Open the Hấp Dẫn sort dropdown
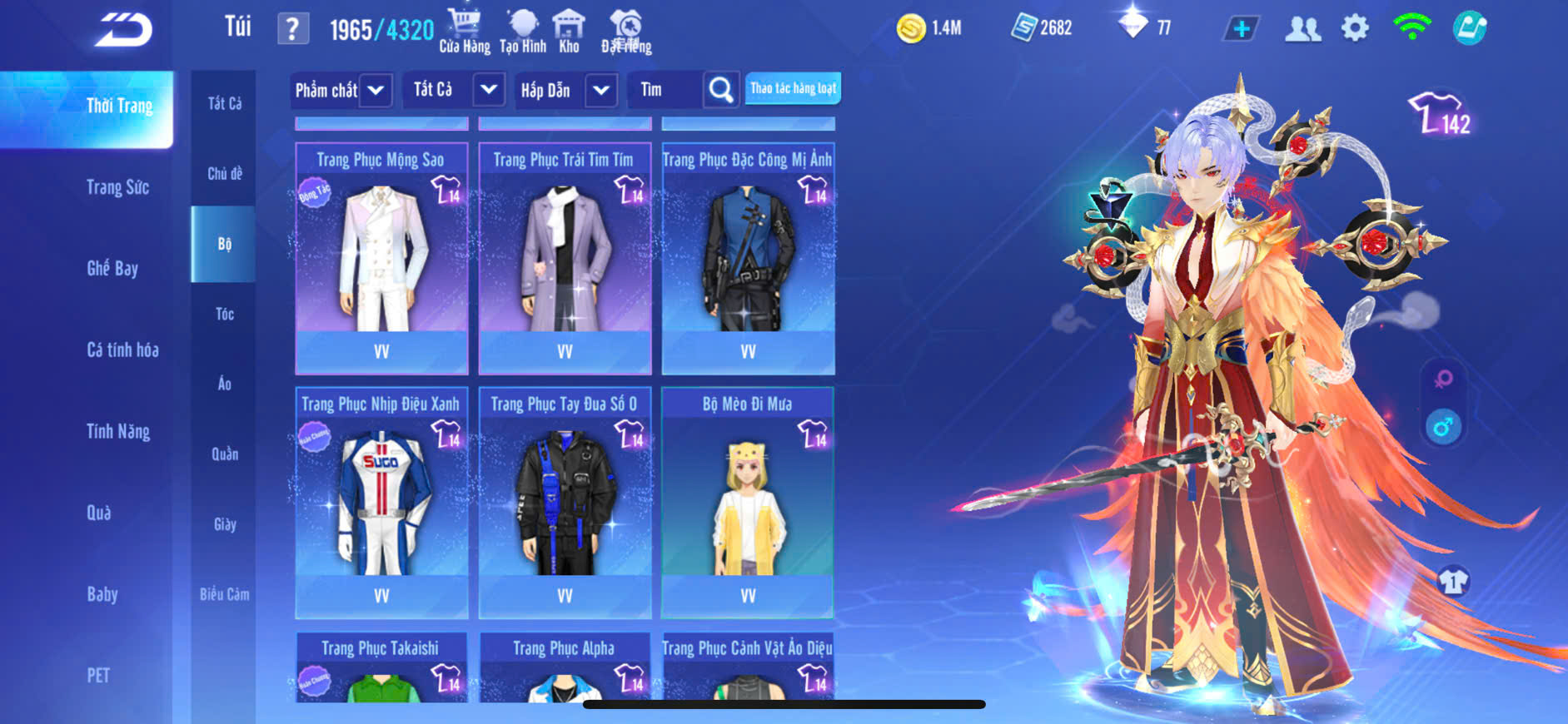This screenshot has width=1568, height=724. coord(566,90)
